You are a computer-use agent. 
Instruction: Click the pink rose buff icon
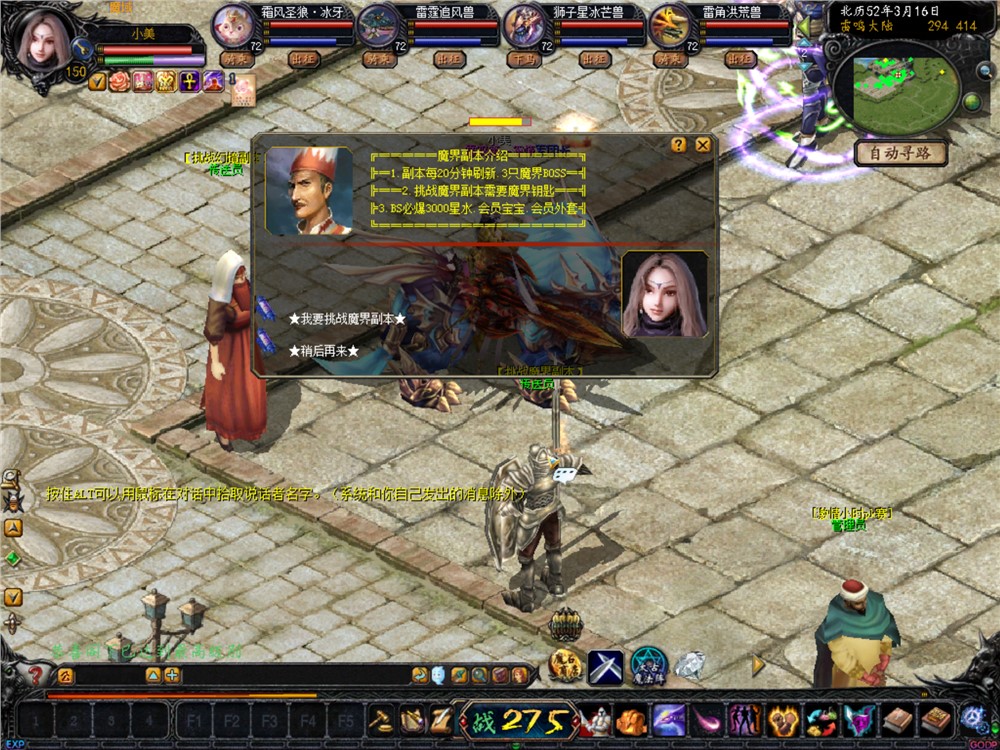pyautogui.click(x=119, y=82)
